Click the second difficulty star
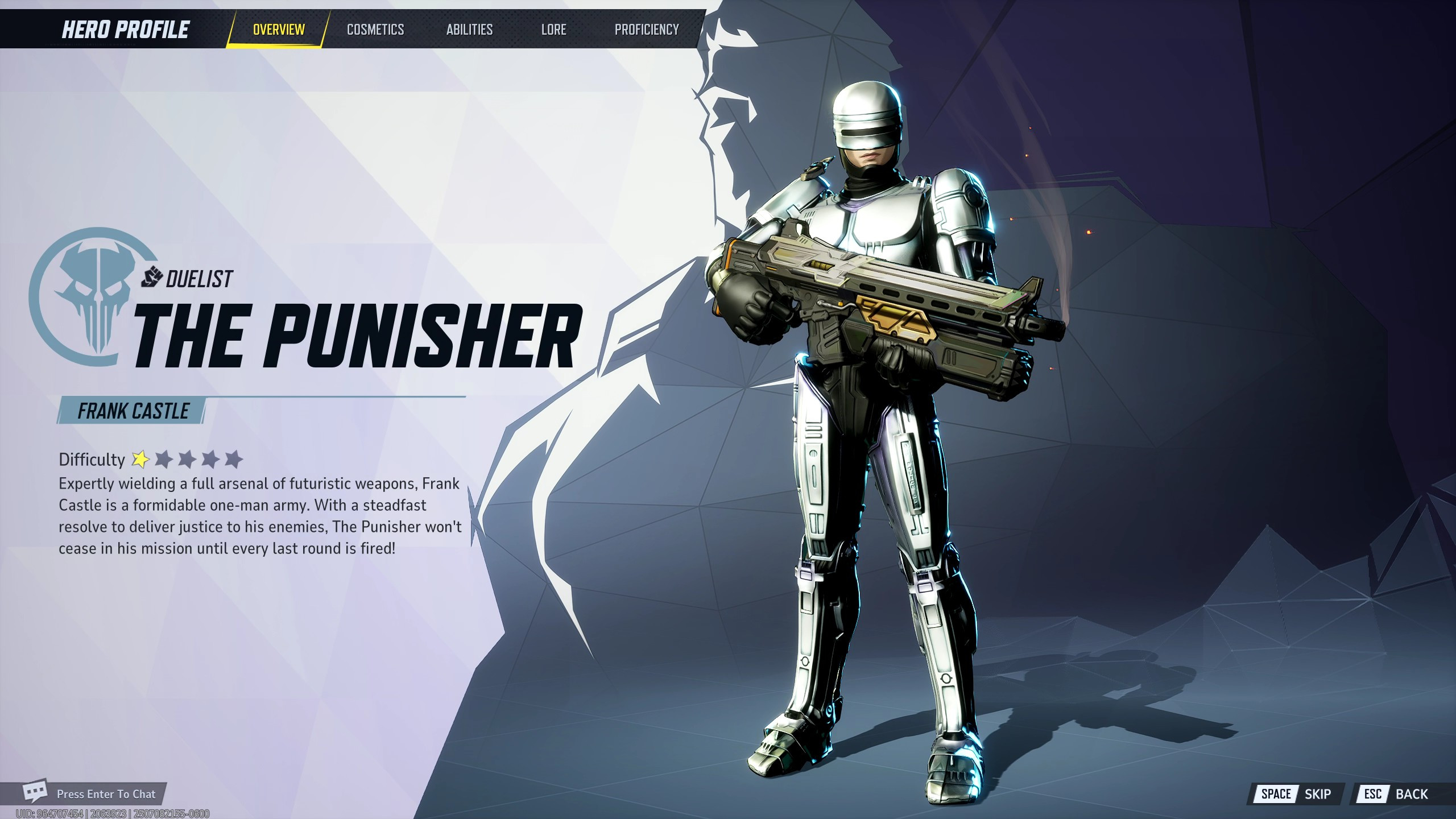 [x=164, y=458]
